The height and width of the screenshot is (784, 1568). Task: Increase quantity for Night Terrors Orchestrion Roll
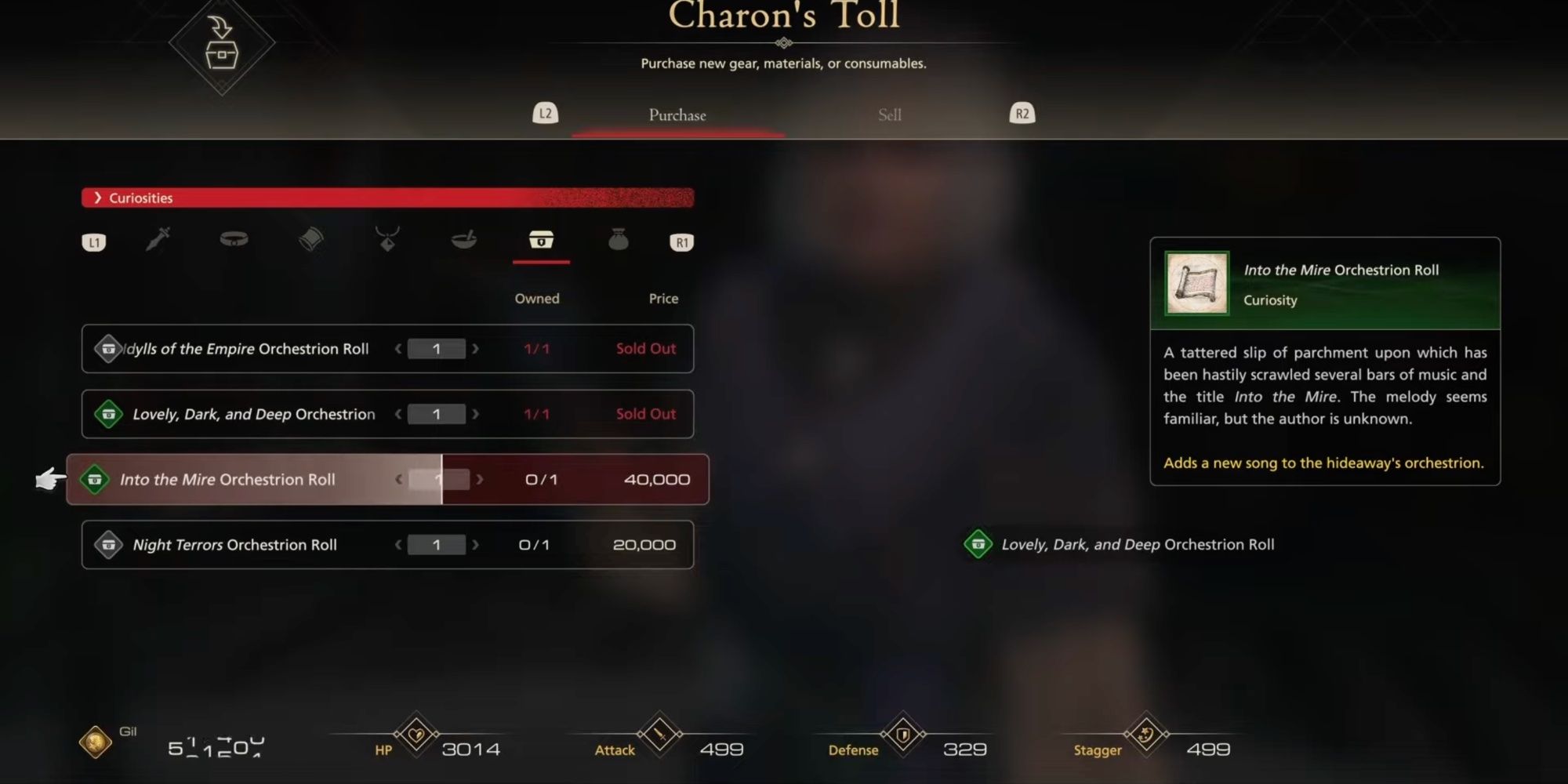click(475, 544)
